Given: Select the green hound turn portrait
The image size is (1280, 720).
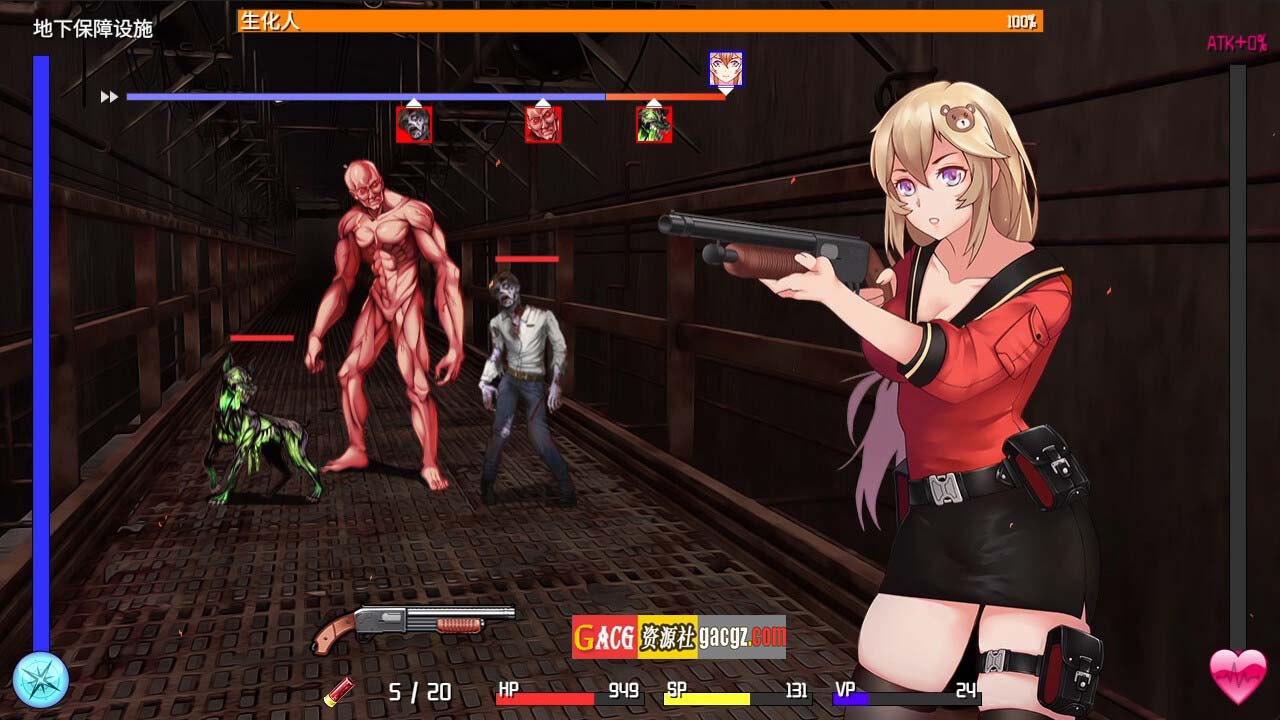Looking at the screenshot, I should (x=654, y=125).
